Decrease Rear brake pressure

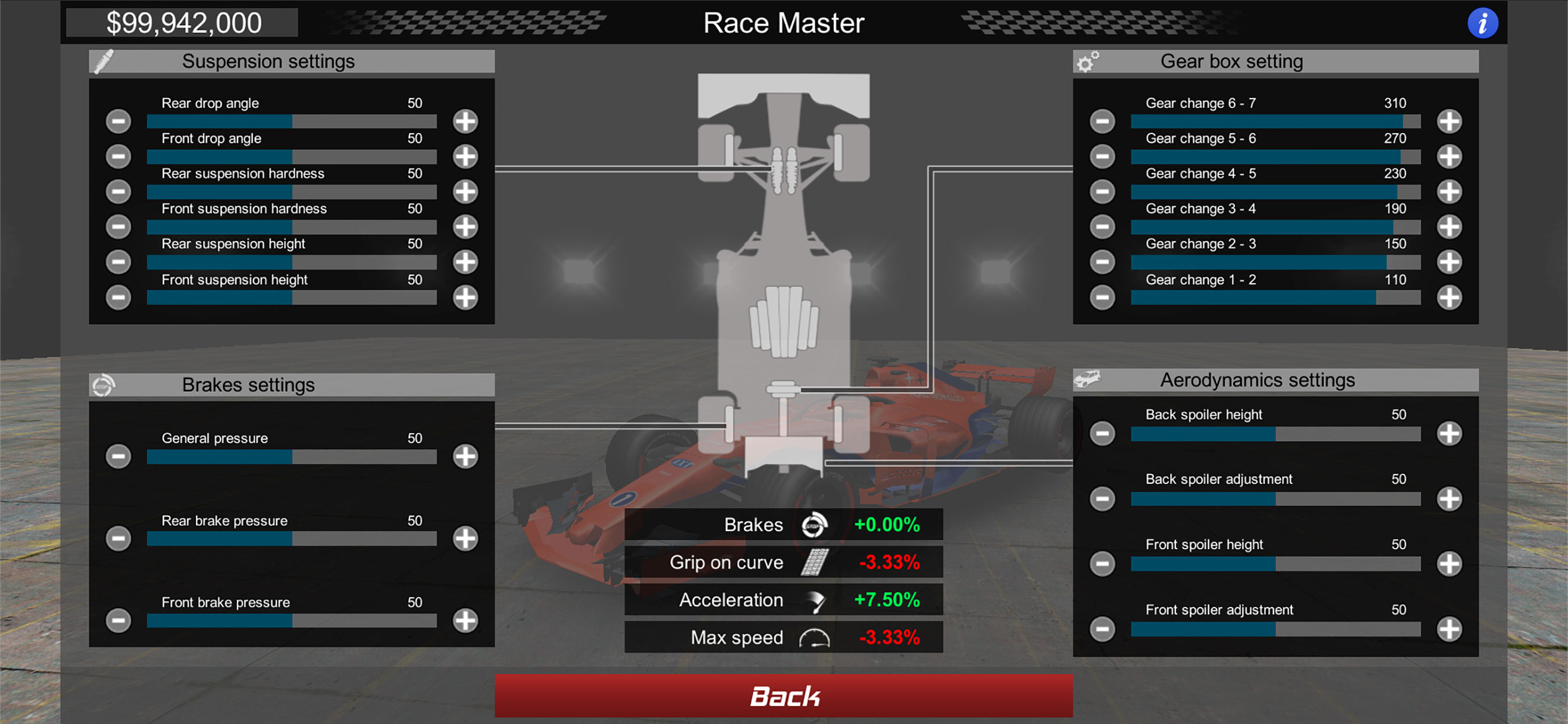(118, 539)
